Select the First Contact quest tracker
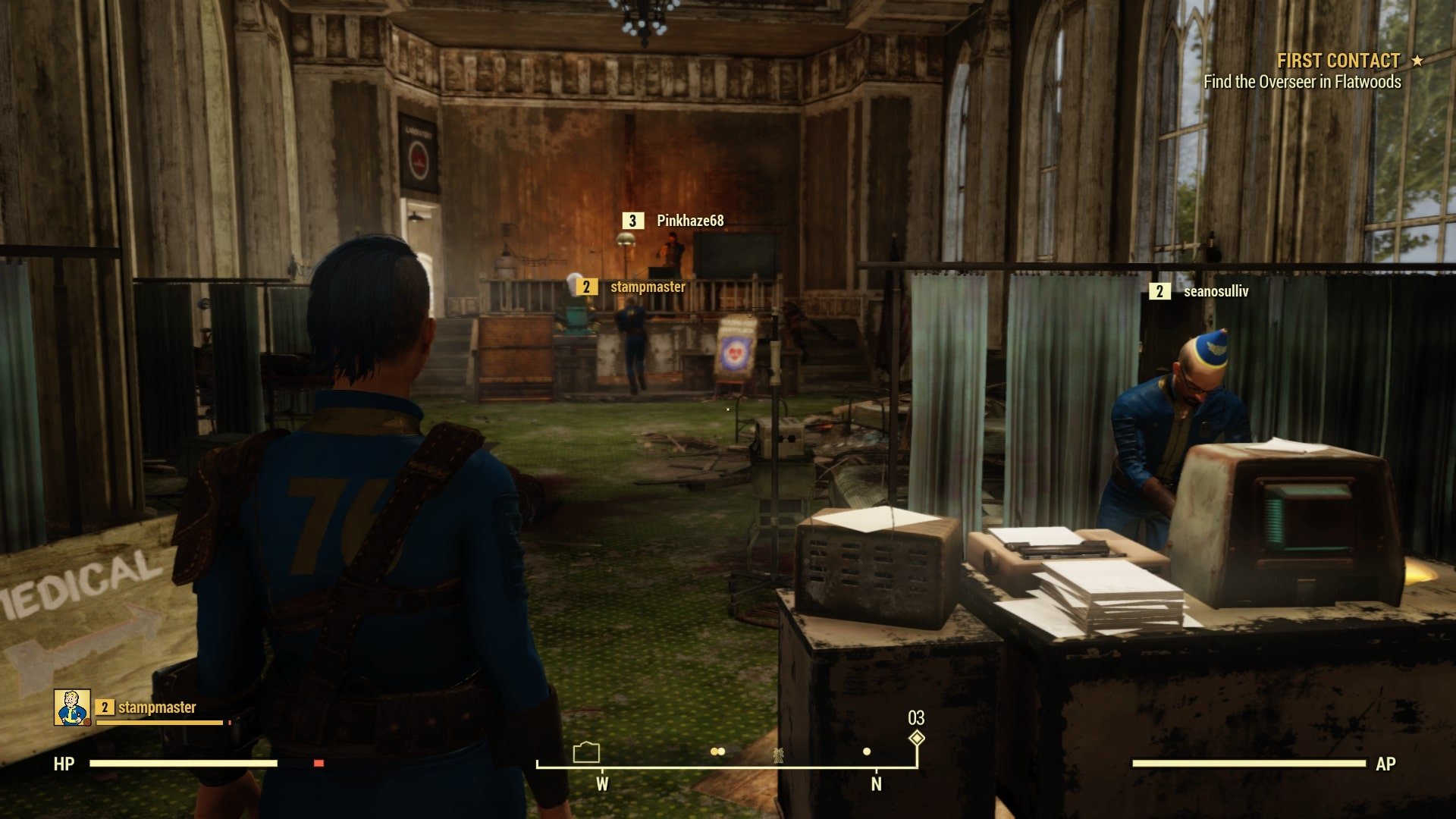 point(1338,61)
